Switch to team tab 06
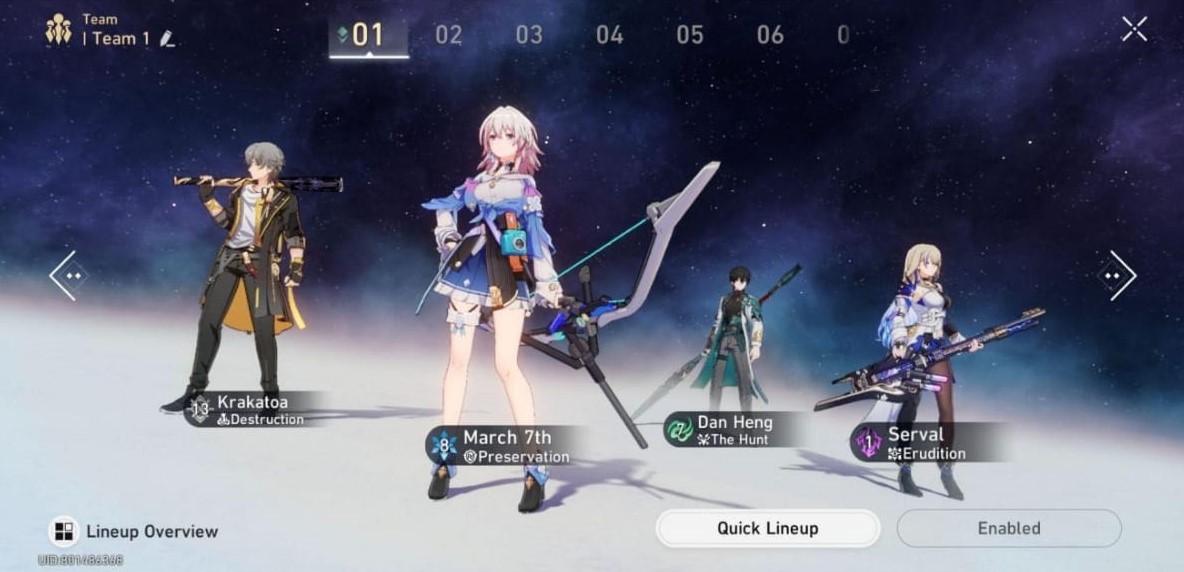1184x572 pixels. click(x=770, y=35)
